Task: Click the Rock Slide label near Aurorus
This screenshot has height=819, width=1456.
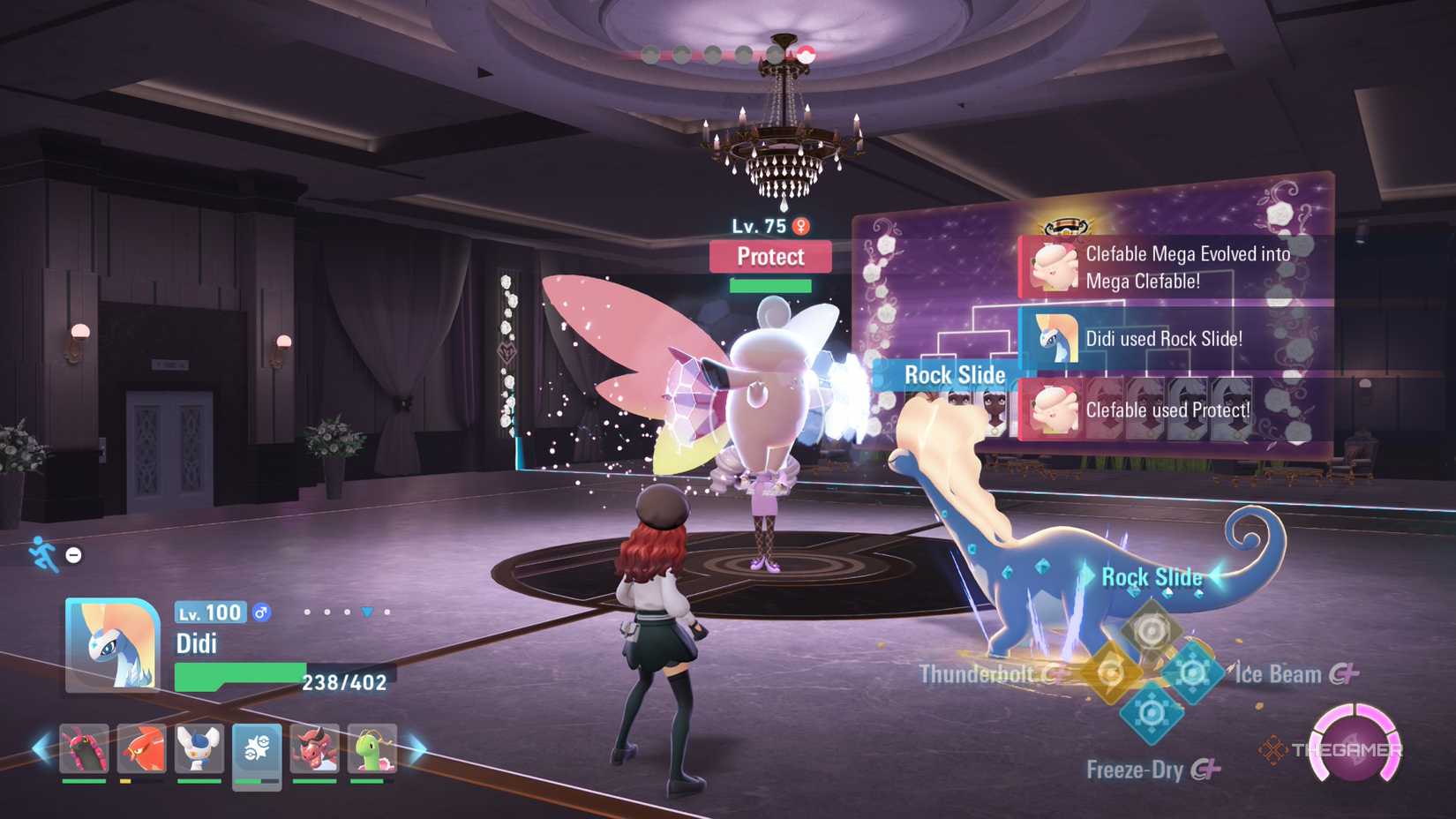Action: (1152, 577)
